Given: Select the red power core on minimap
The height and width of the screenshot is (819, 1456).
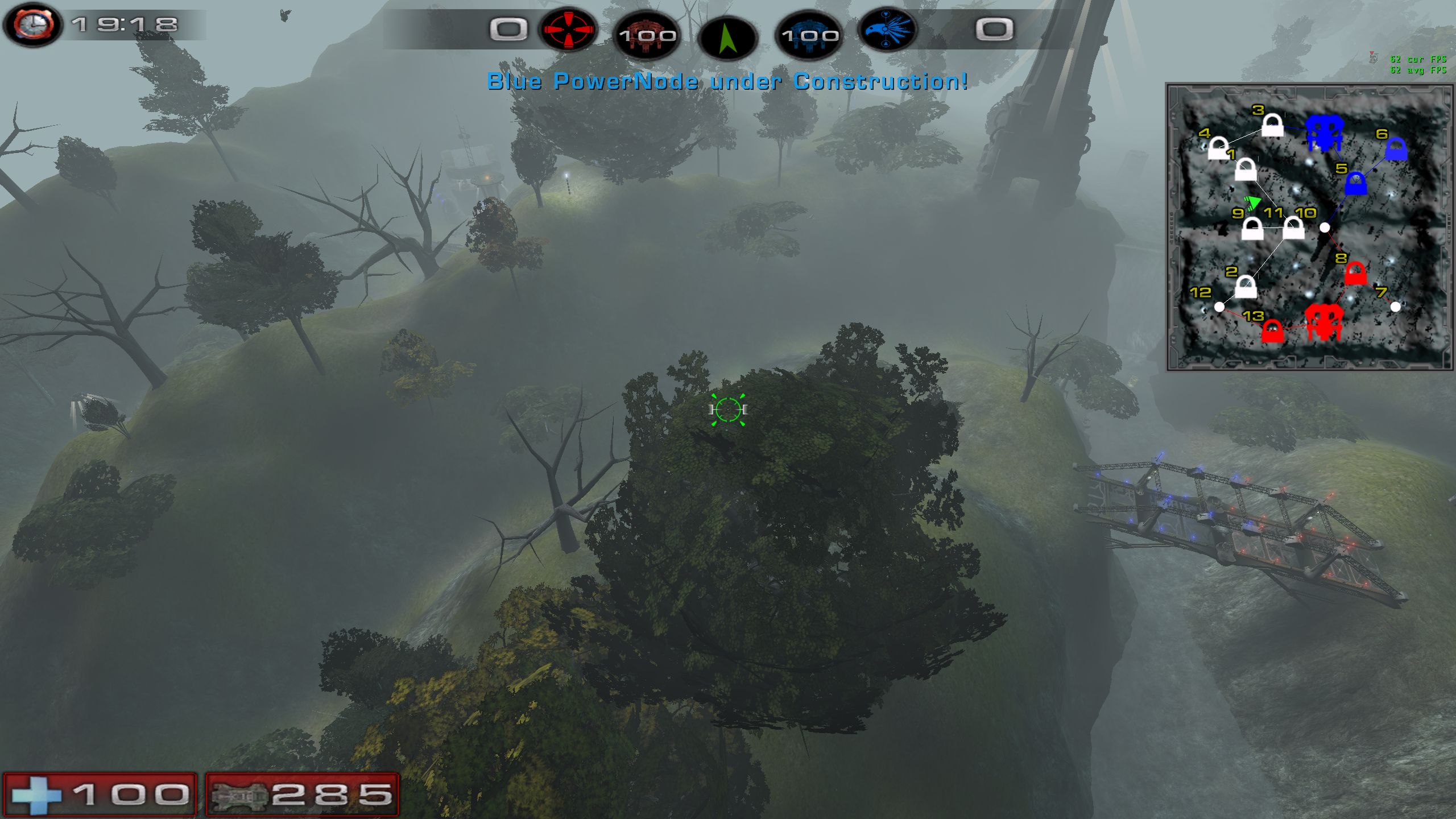Looking at the screenshot, I should [x=1323, y=322].
